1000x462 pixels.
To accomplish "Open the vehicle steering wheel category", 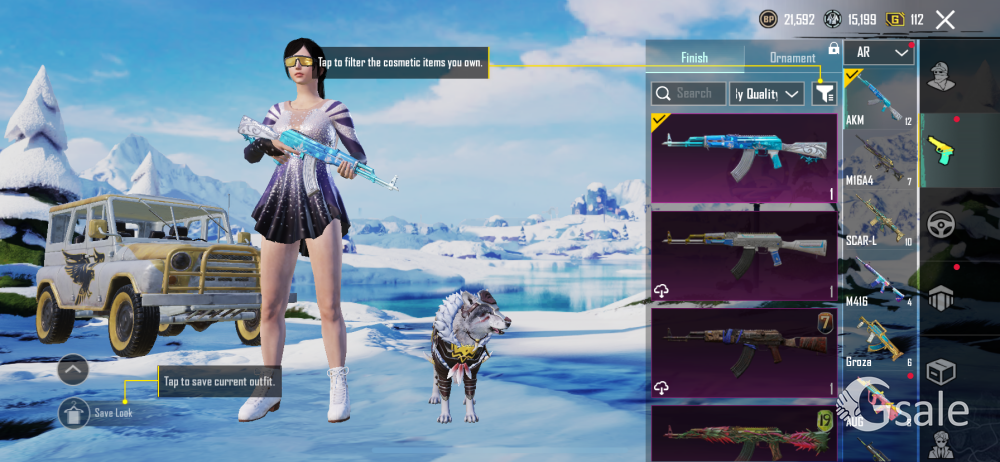I will [x=942, y=224].
